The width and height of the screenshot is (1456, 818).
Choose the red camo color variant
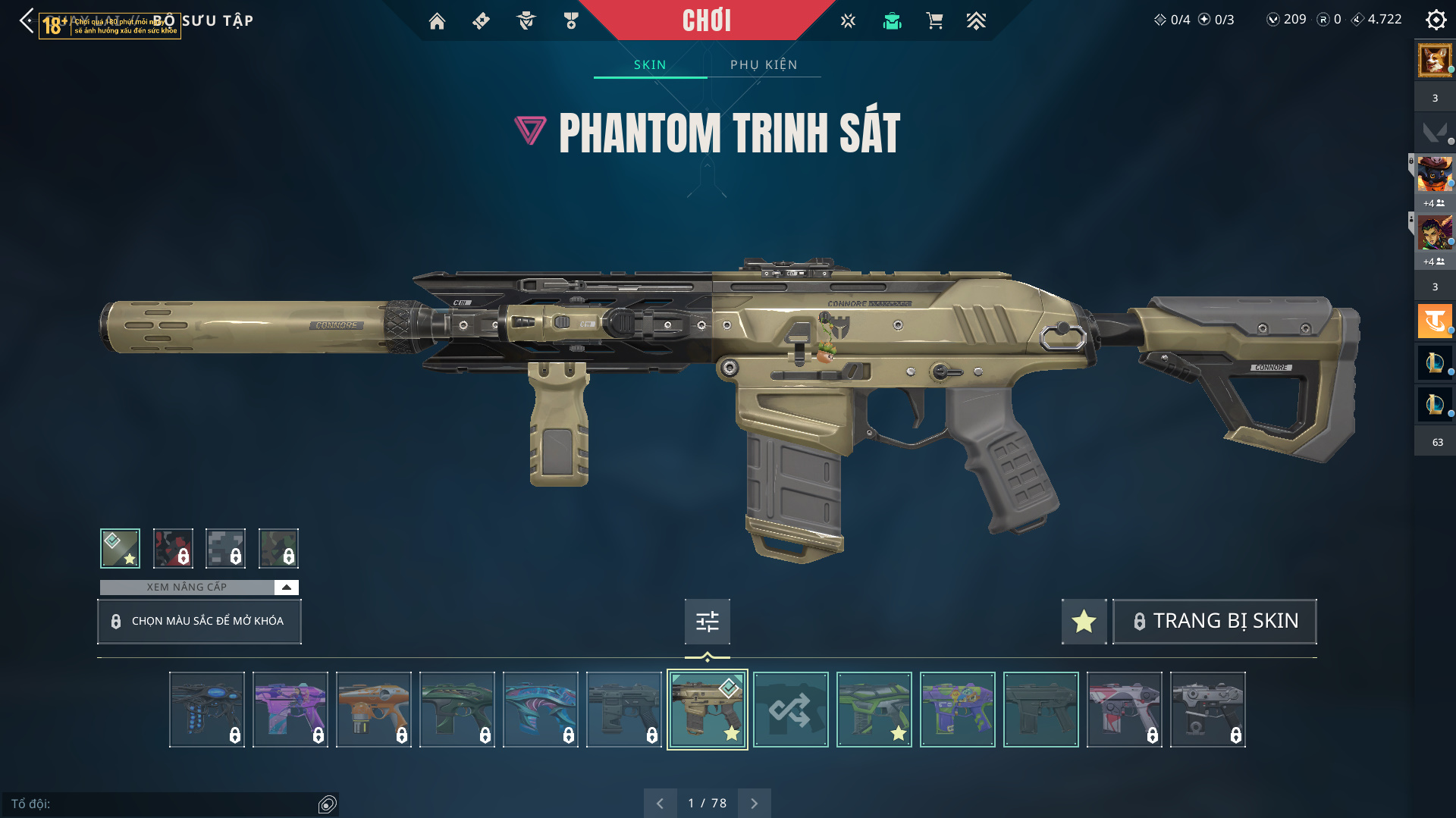pyautogui.click(x=173, y=548)
